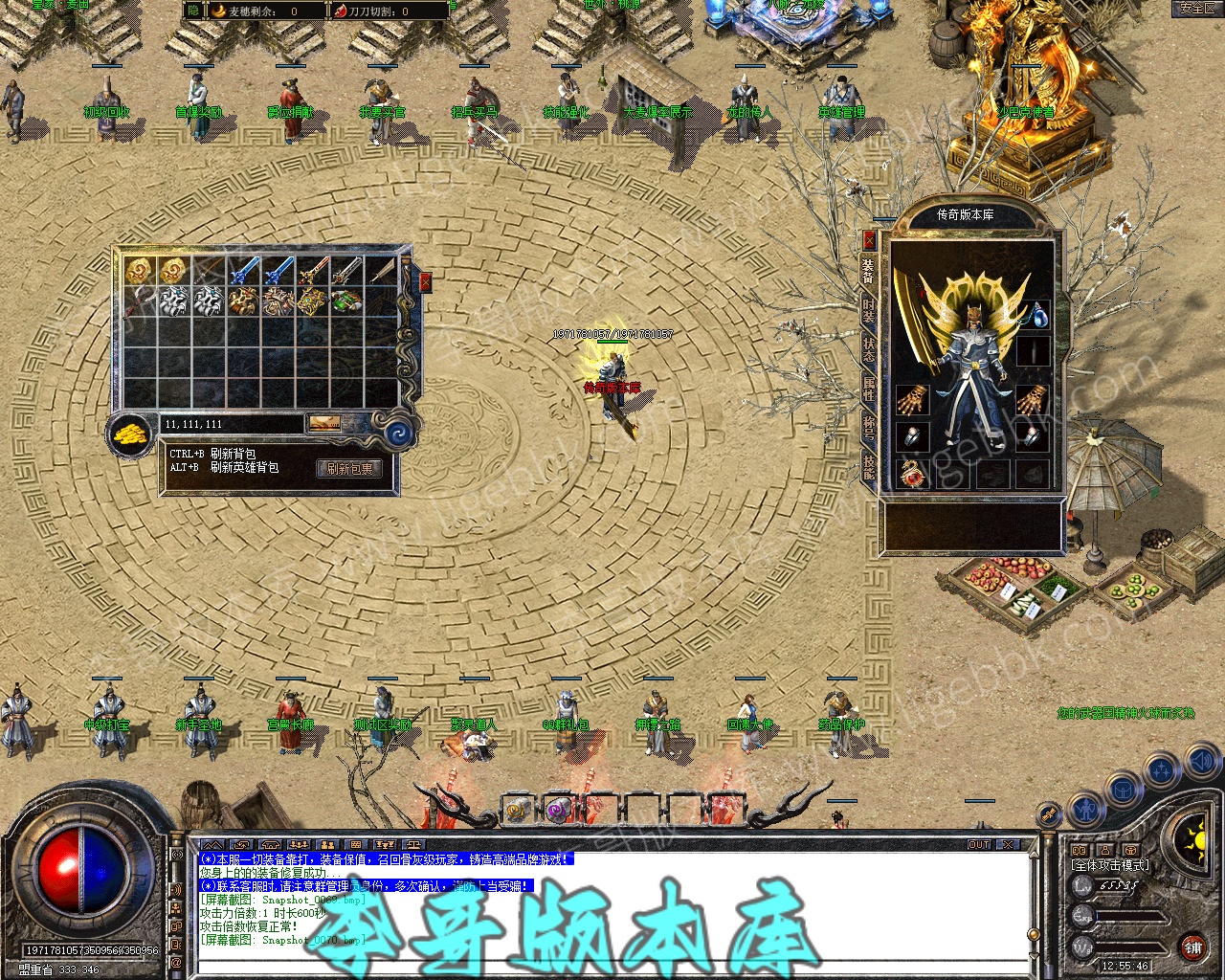Click the 刷新包裹 refresh bag button
Viewport: 1225px width, 980px height.
coord(349,469)
